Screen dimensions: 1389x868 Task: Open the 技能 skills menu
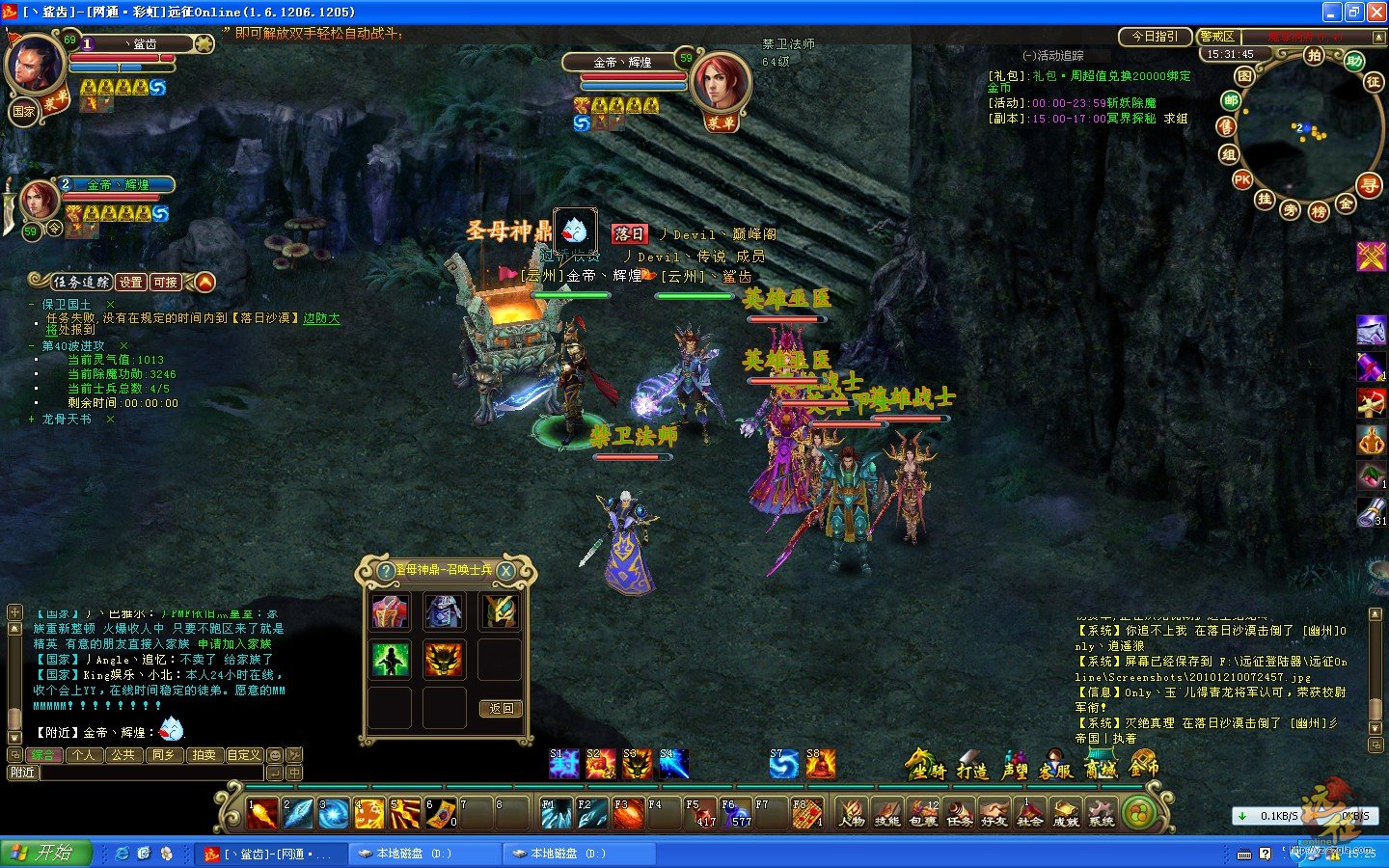coord(886,813)
